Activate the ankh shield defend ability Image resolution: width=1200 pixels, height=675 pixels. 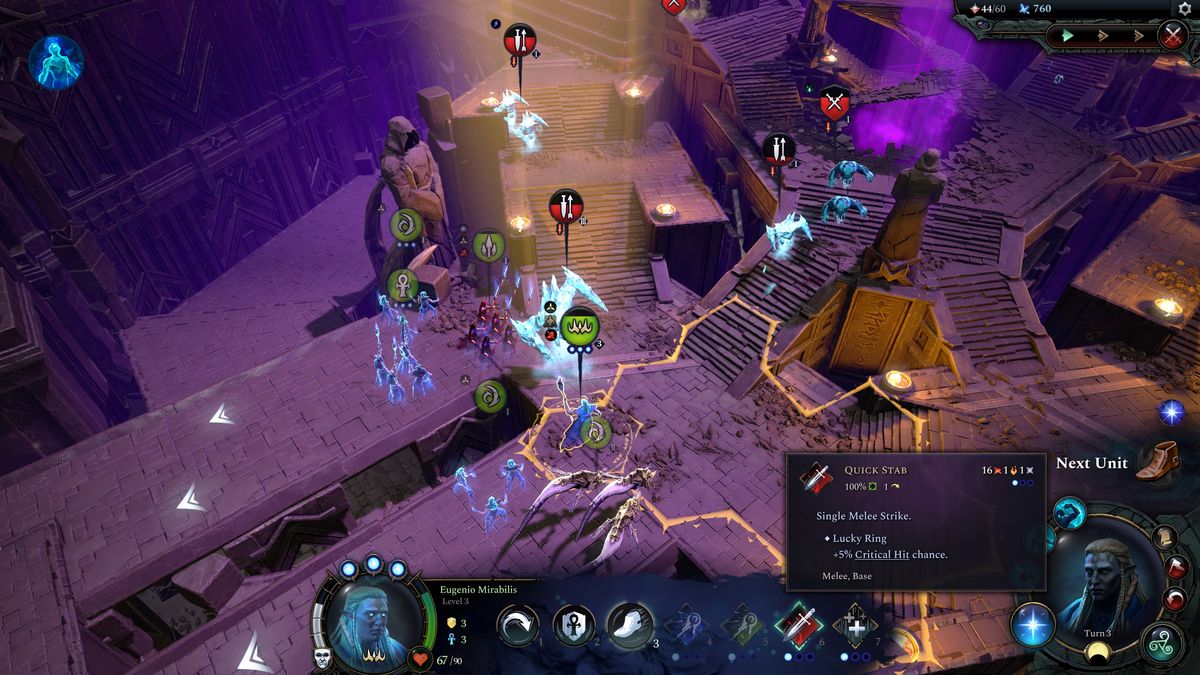pyautogui.click(x=574, y=626)
